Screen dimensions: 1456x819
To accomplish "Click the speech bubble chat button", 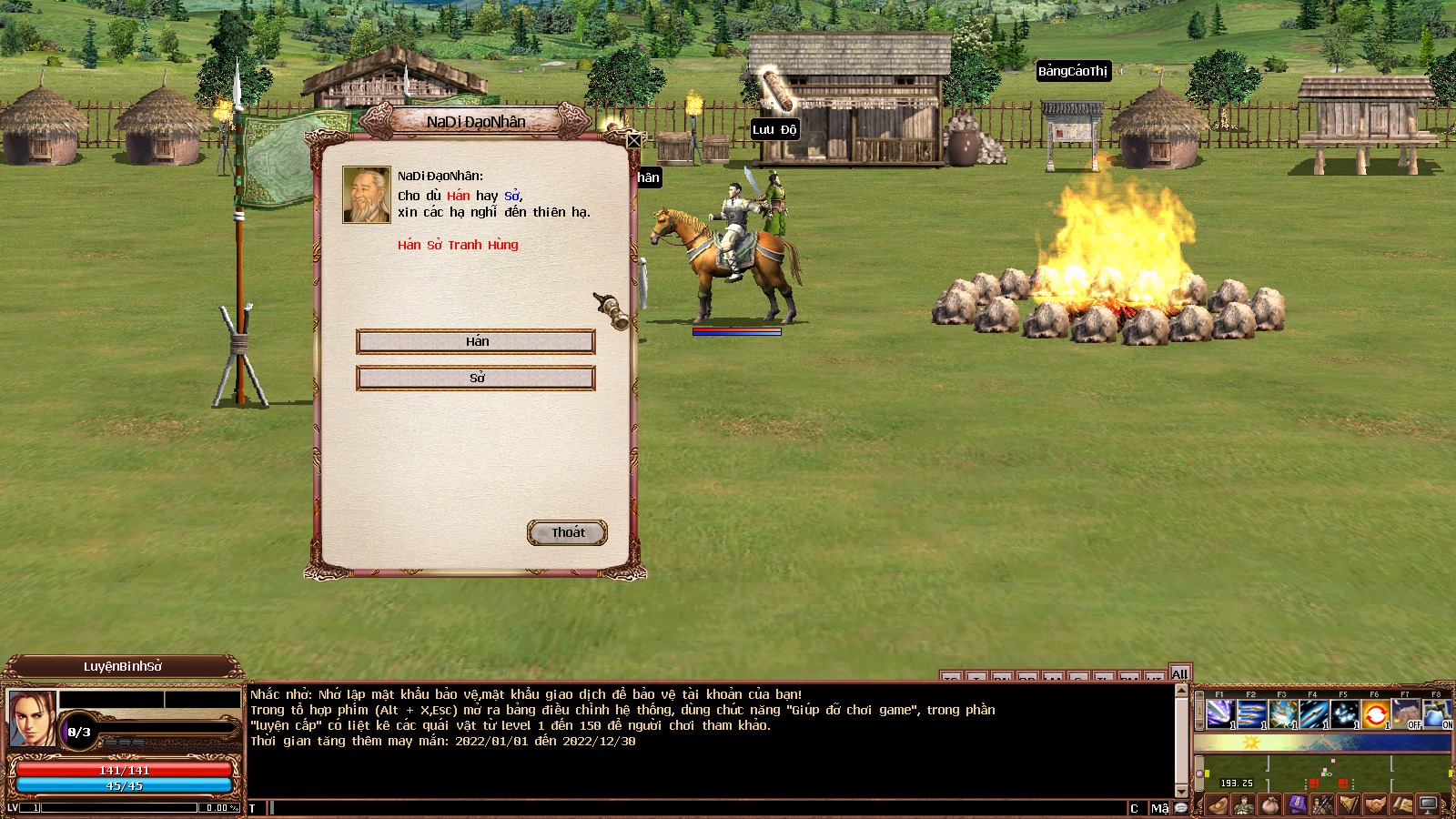I will [1181, 808].
